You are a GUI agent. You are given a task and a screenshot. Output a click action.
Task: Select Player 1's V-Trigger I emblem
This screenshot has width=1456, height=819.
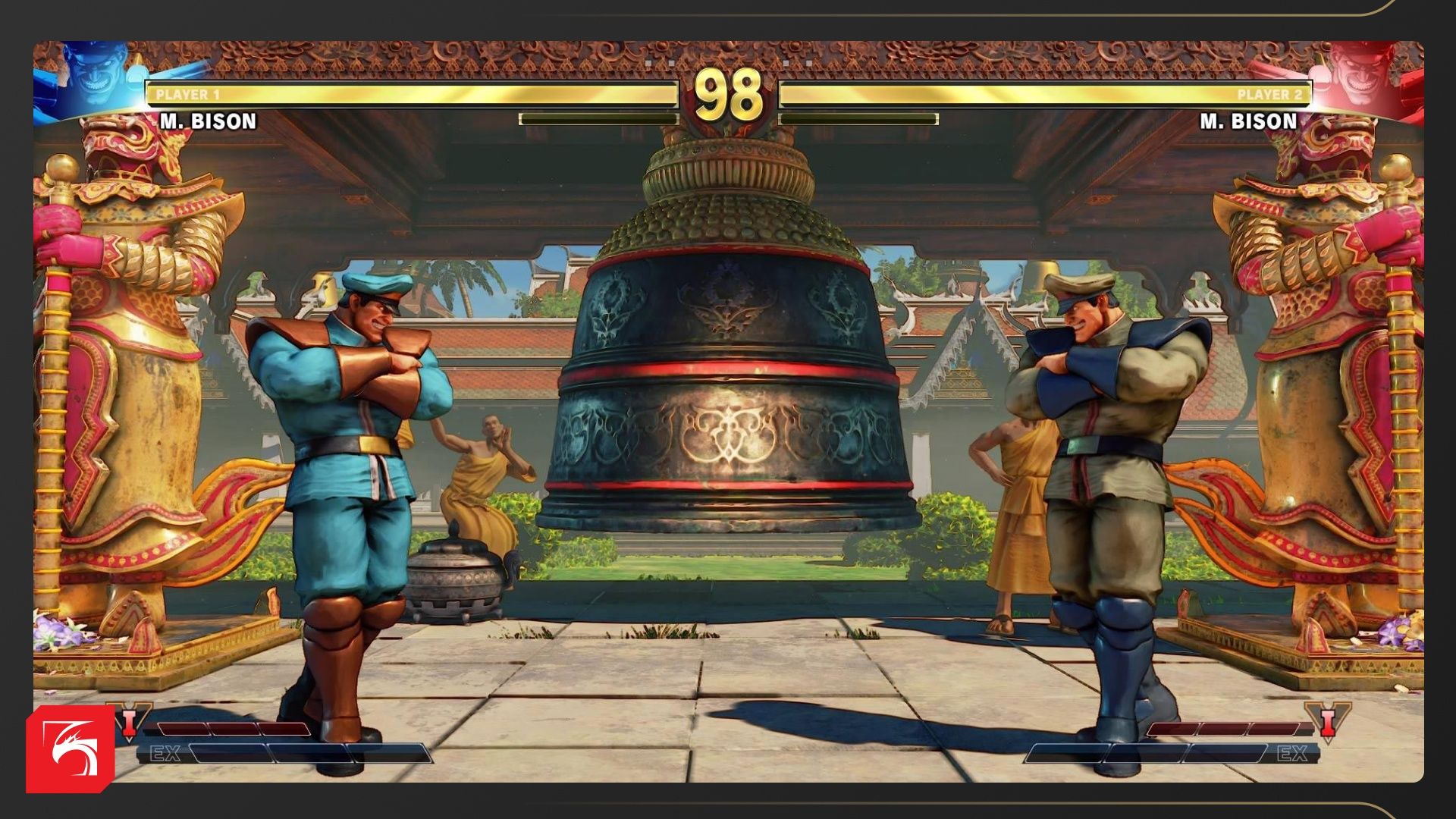[x=130, y=720]
